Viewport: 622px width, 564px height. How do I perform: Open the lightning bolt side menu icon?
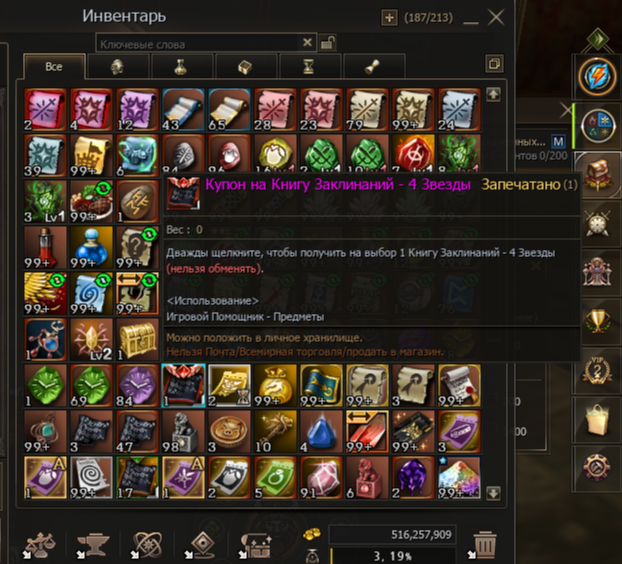tap(600, 79)
